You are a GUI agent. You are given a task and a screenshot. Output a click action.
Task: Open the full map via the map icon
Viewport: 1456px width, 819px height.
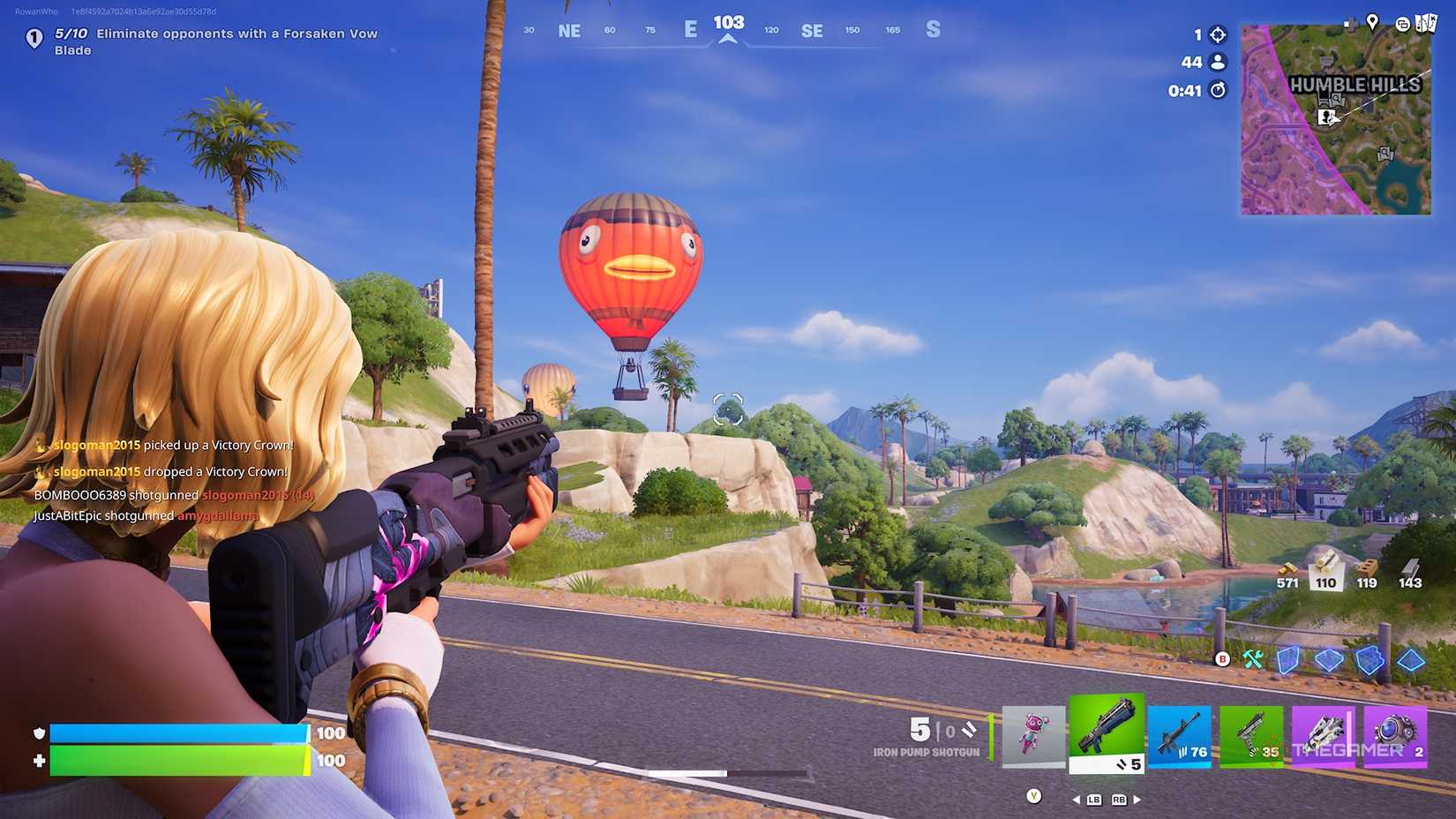point(1426,22)
